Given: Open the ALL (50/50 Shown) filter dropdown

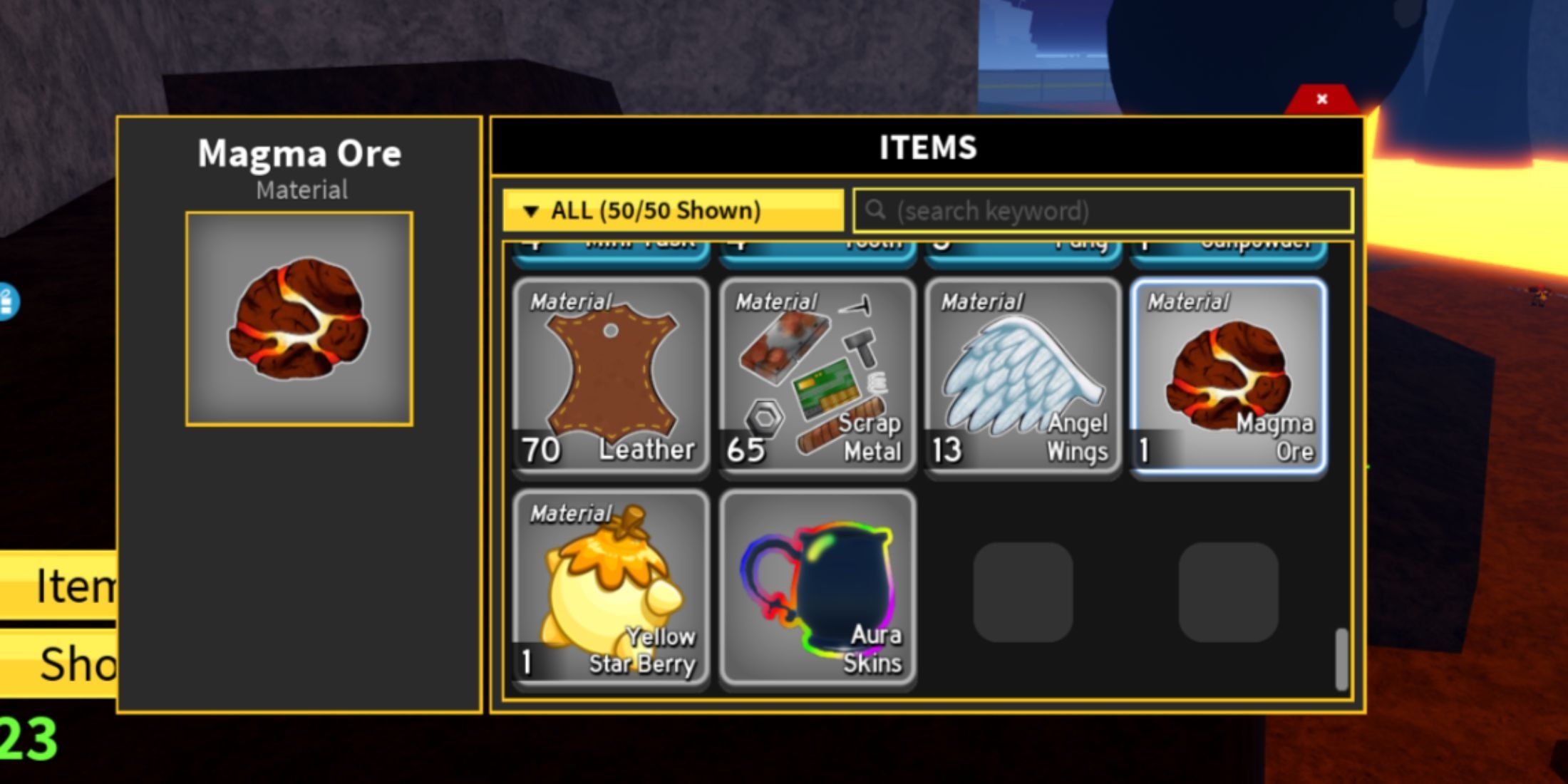Looking at the screenshot, I should (672, 210).
